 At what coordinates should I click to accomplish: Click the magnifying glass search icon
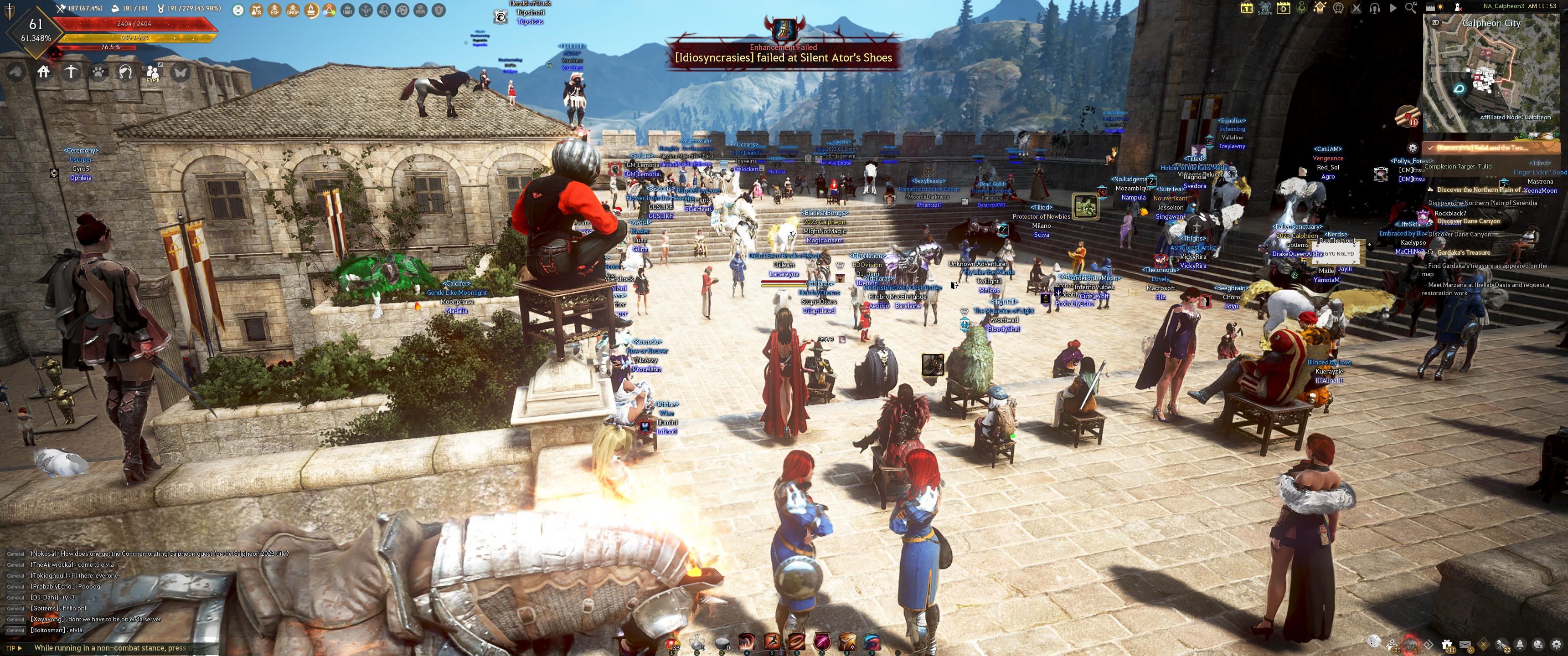(1410, 8)
